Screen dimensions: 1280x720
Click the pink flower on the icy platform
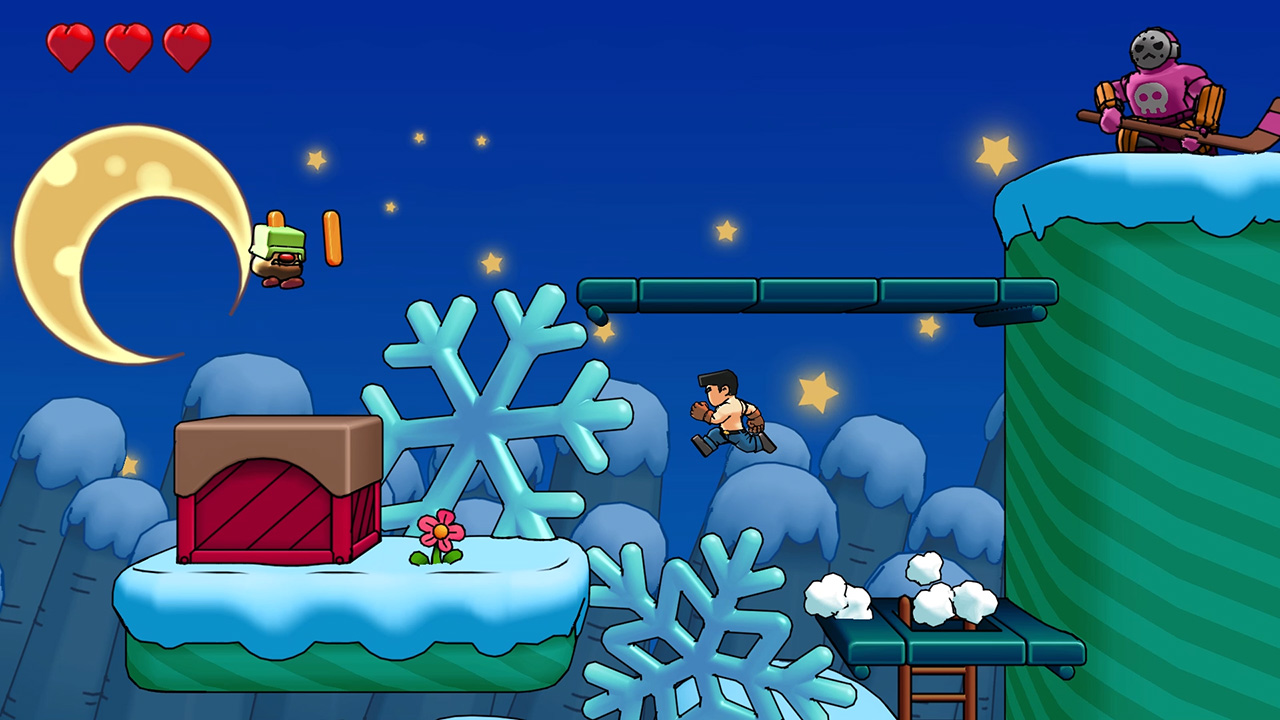click(440, 530)
